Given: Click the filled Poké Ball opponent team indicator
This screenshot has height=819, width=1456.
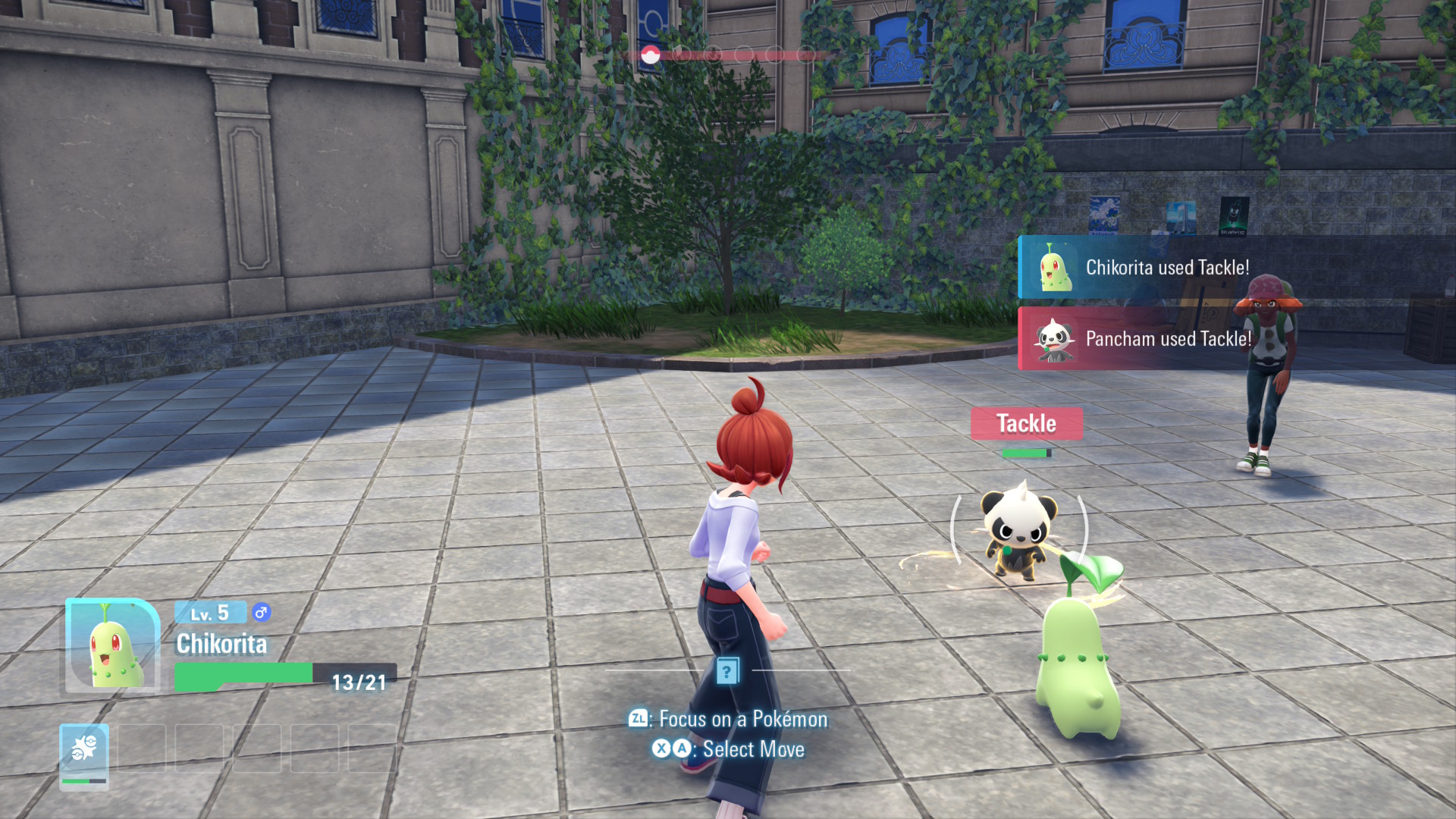Looking at the screenshot, I should click(x=650, y=55).
